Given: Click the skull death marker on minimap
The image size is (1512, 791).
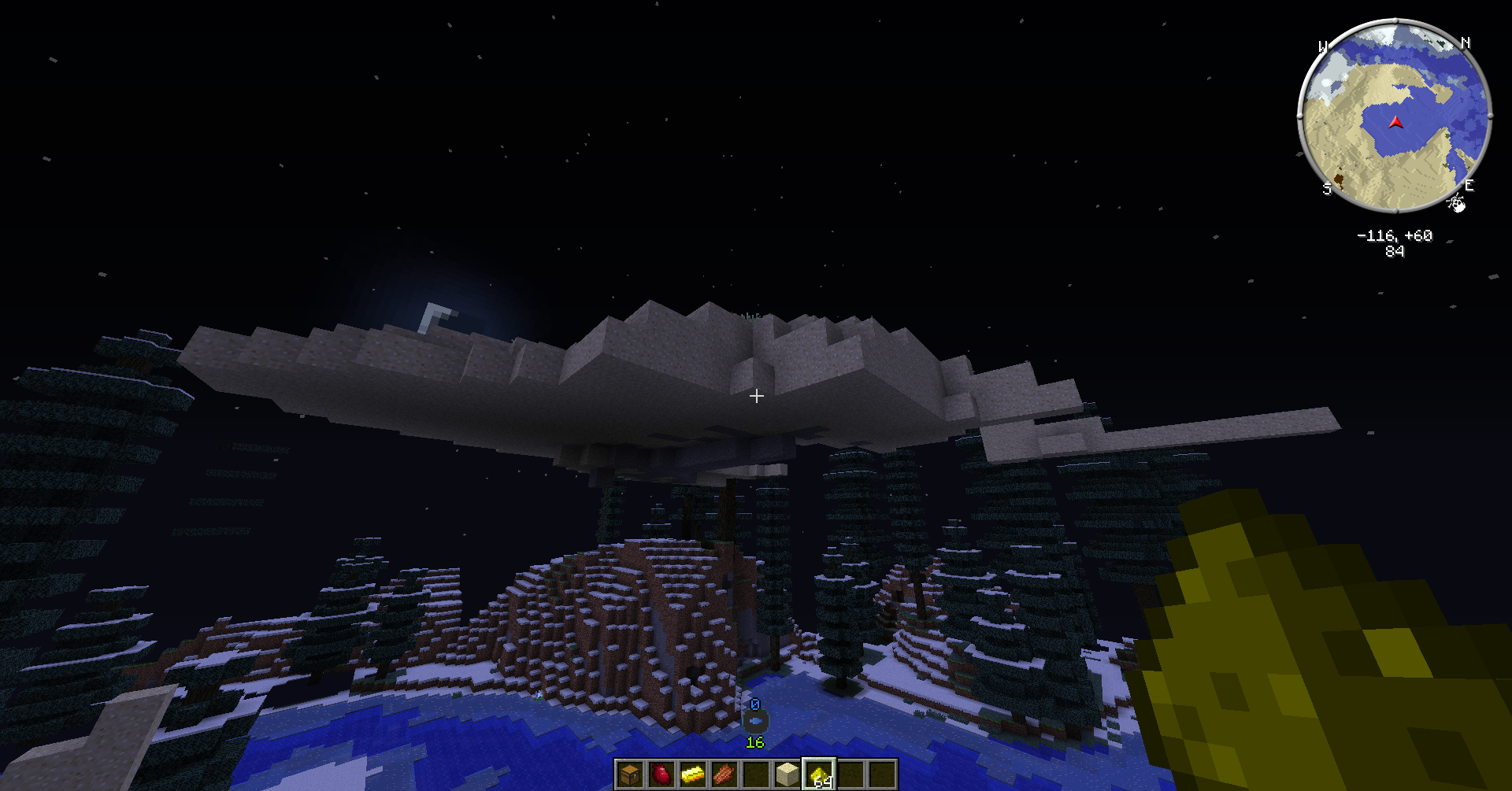Looking at the screenshot, I should pos(1456,204).
